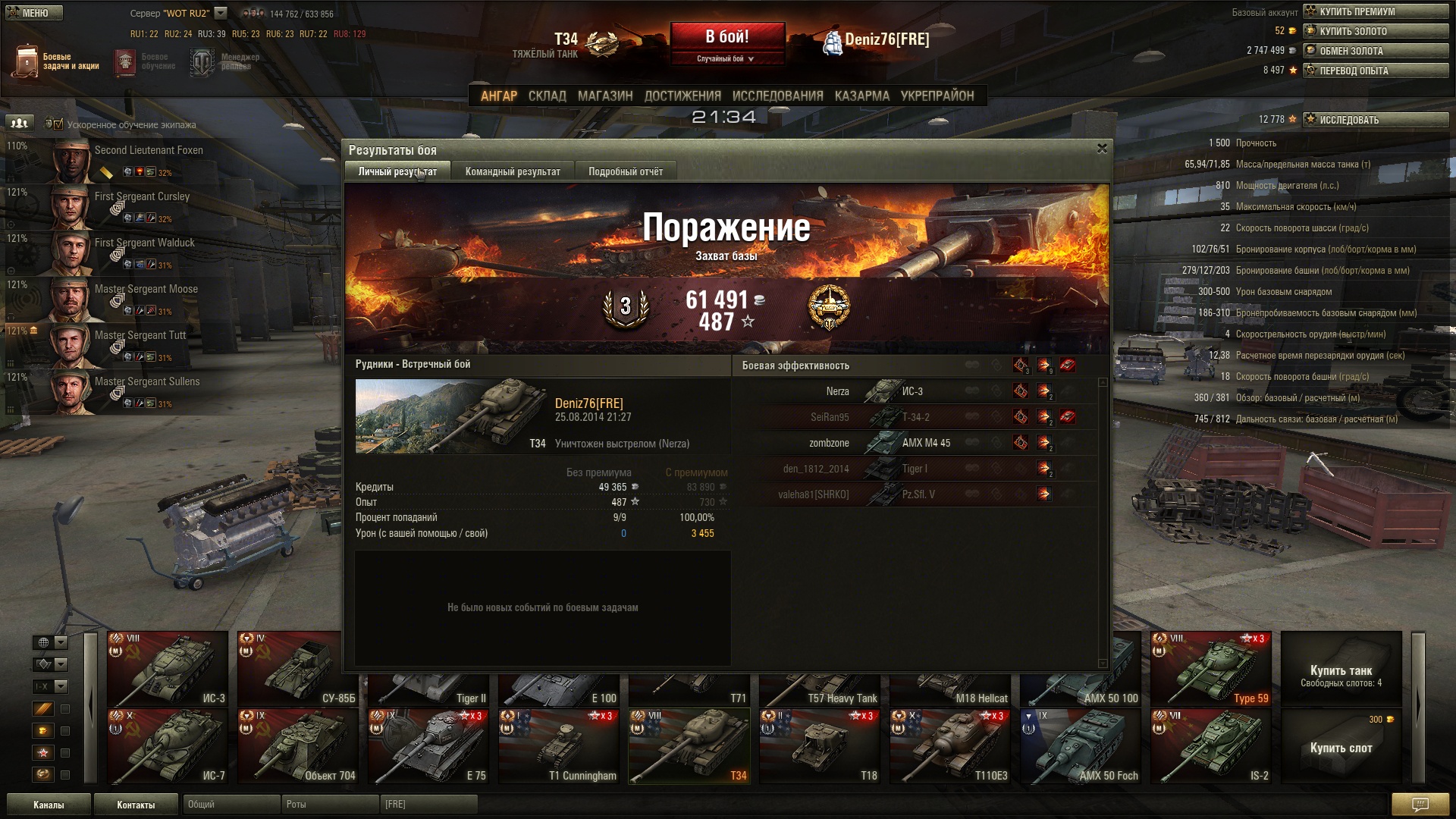Go to the СКЛАД section
Screen dimensions: 1456x819
(x=547, y=96)
